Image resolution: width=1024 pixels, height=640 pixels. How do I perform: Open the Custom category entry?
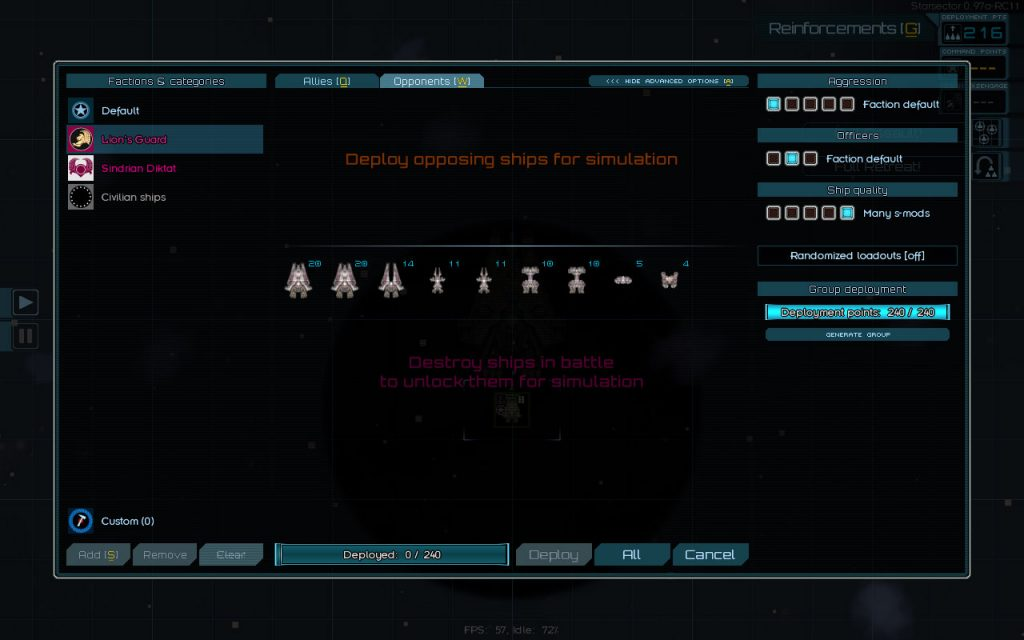[127, 521]
